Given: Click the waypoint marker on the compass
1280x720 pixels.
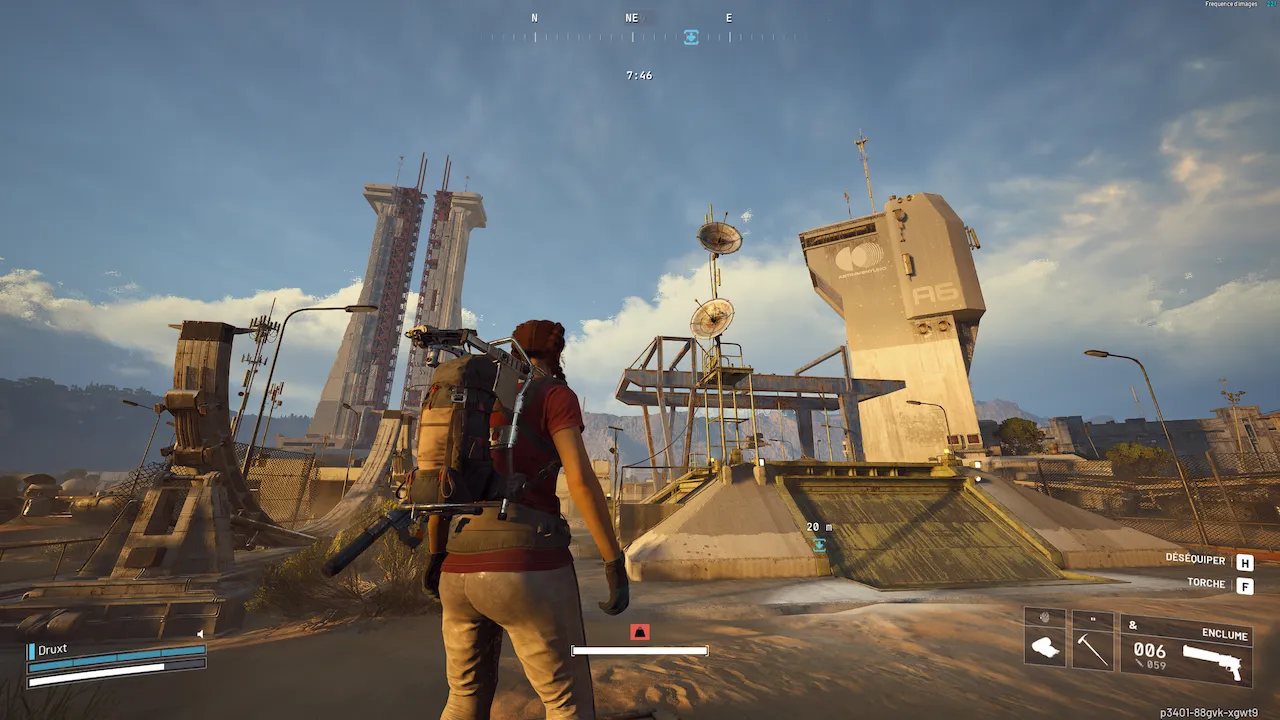Looking at the screenshot, I should click(690, 37).
